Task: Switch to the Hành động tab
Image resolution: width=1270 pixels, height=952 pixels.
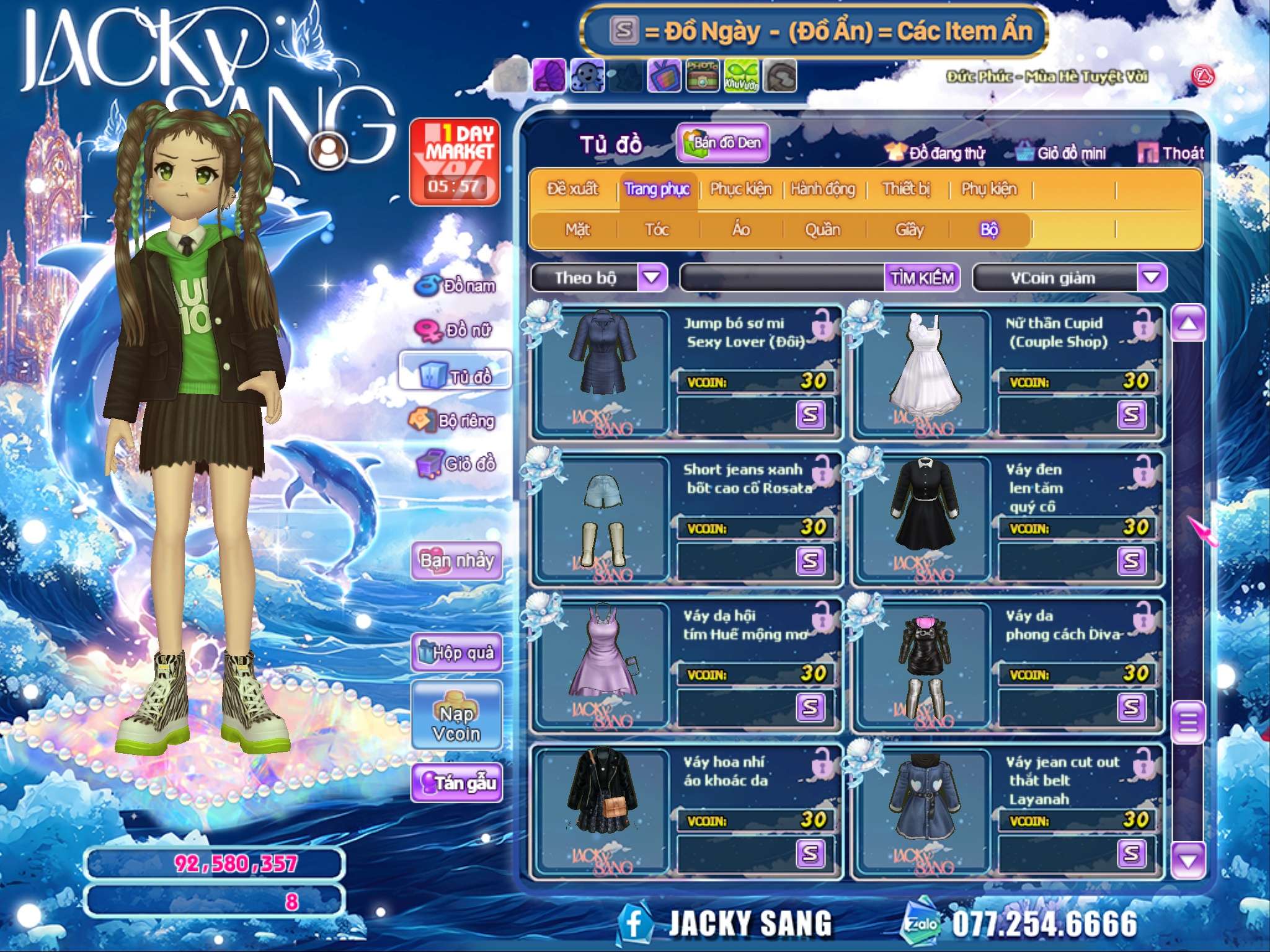Action: click(x=822, y=189)
